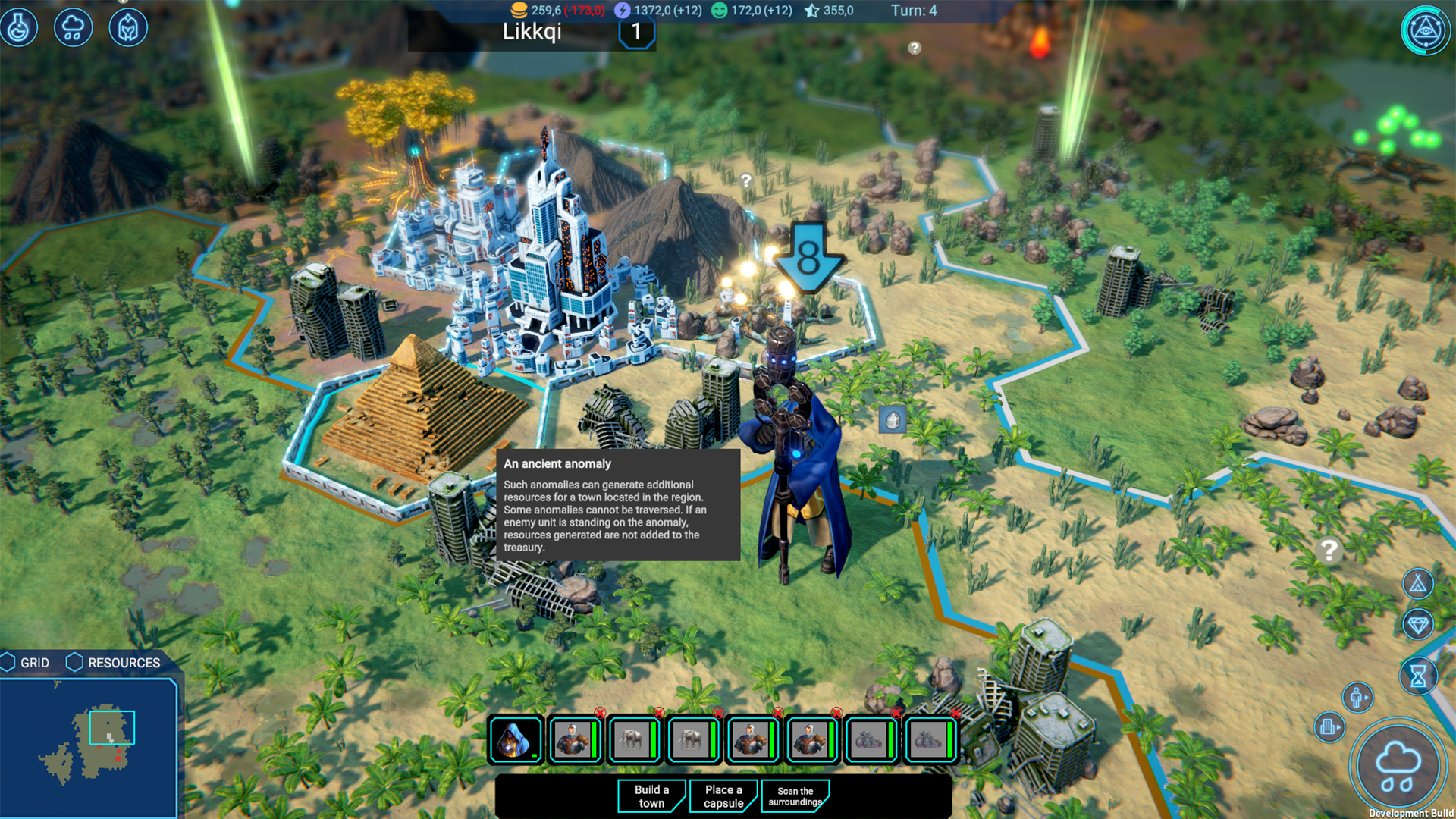Select the population figure icon on the right edge
The height and width of the screenshot is (819, 1456).
pyautogui.click(x=1357, y=697)
